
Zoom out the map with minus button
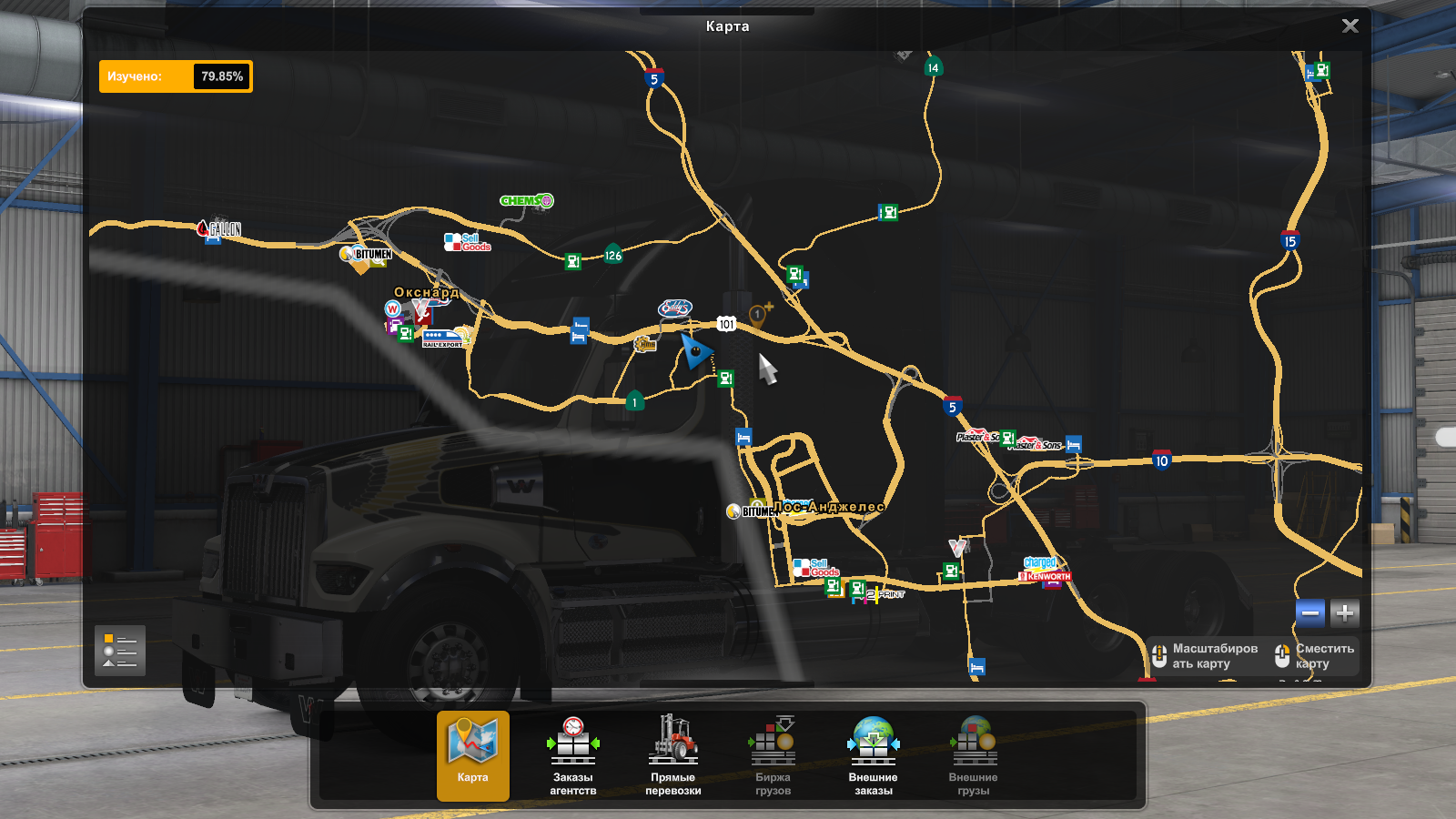(1310, 613)
